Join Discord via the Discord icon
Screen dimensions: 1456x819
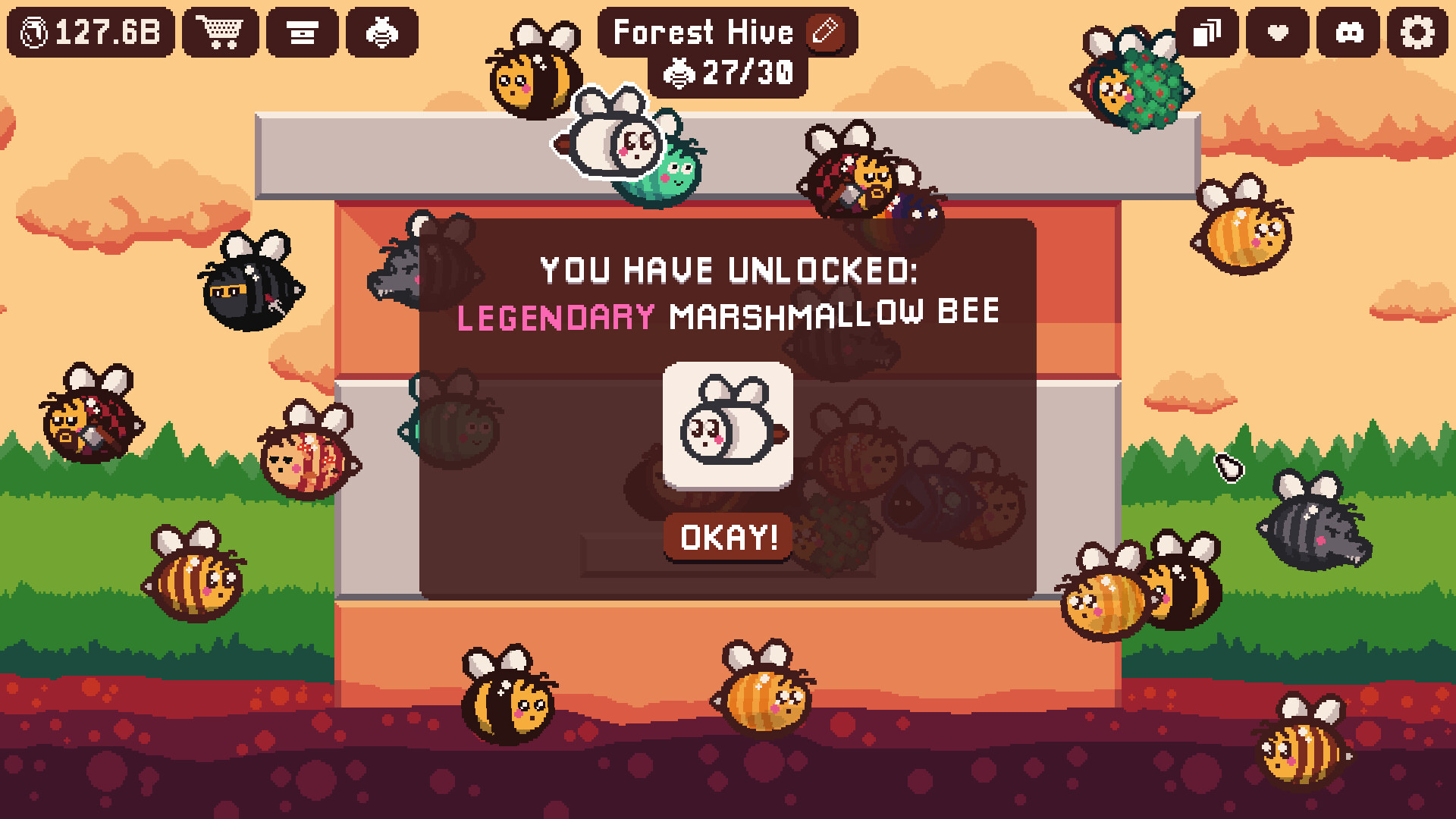coord(1348,32)
